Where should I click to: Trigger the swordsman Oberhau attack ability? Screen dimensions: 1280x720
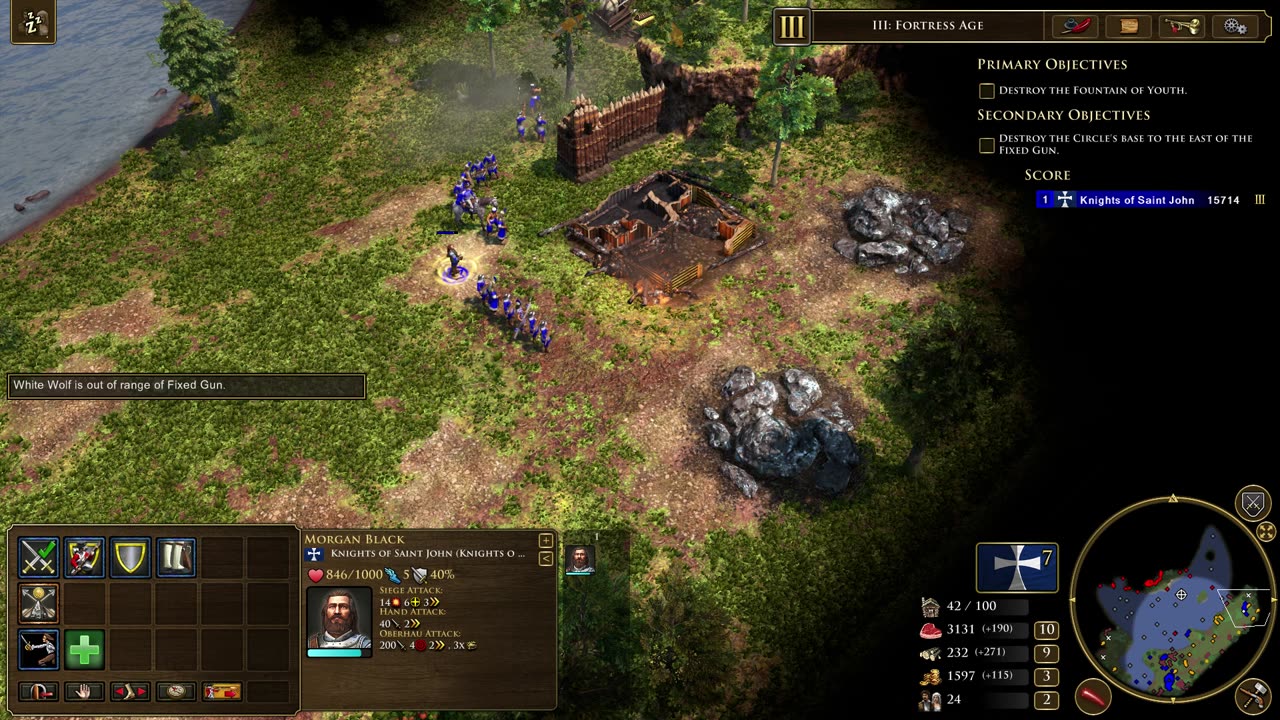38,650
